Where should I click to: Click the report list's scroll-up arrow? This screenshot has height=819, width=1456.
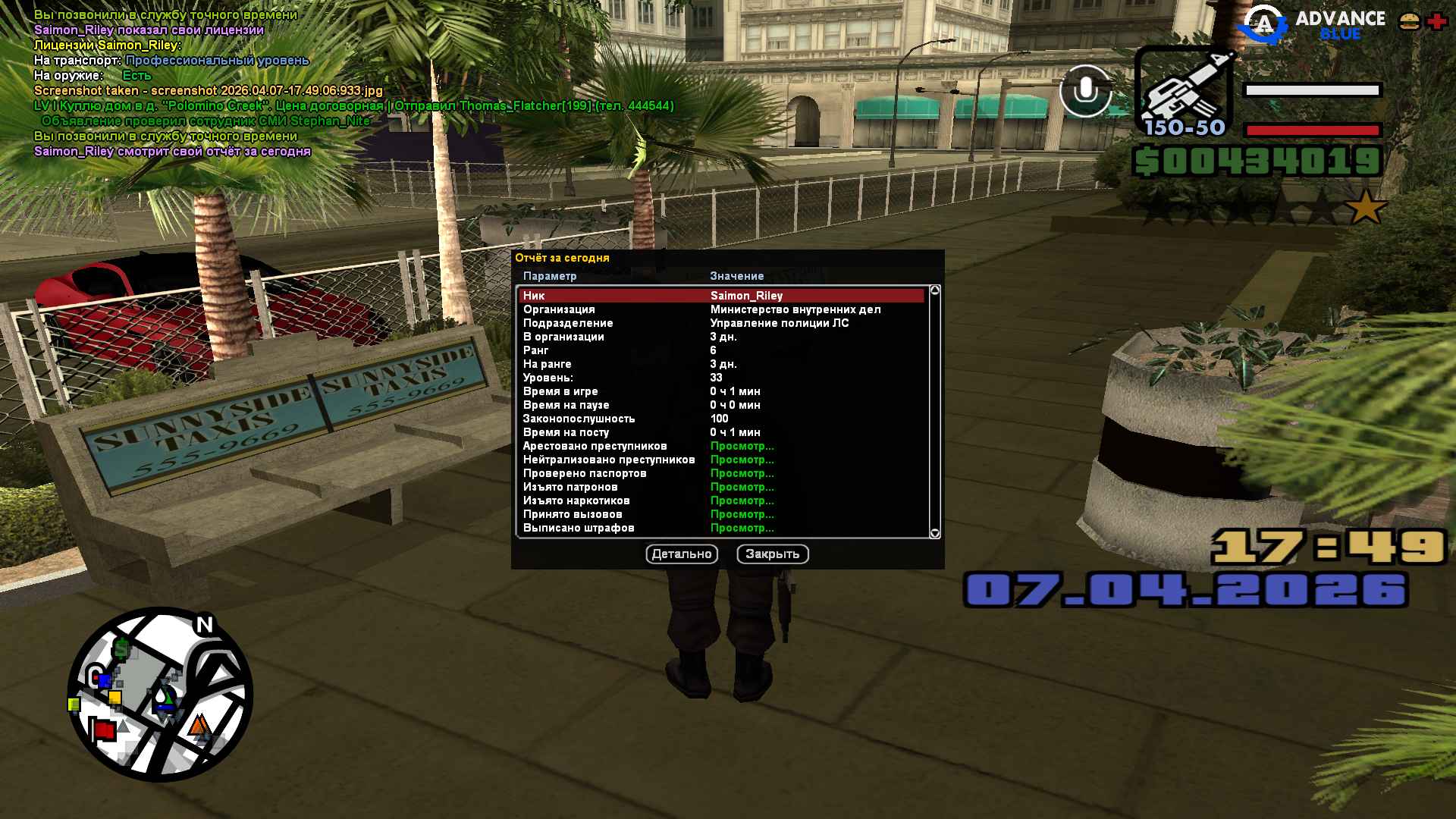[935, 290]
